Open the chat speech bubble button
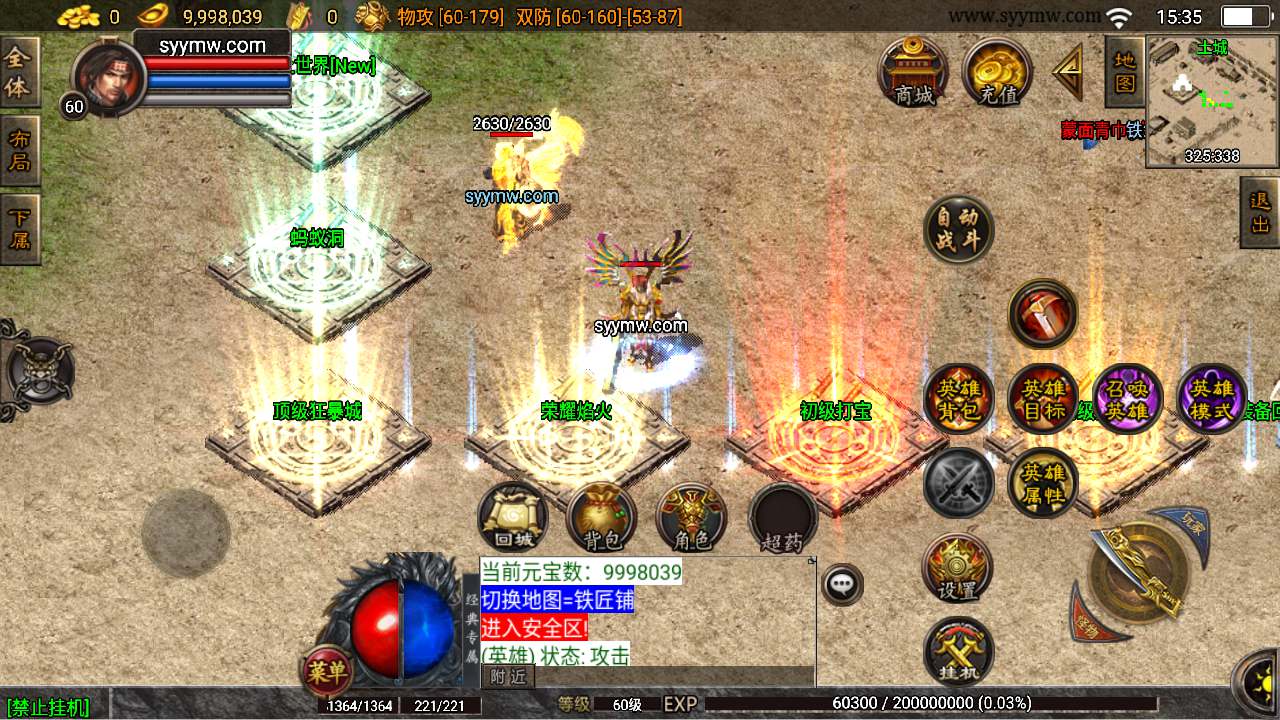This screenshot has width=1280, height=720. (x=843, y=584)
